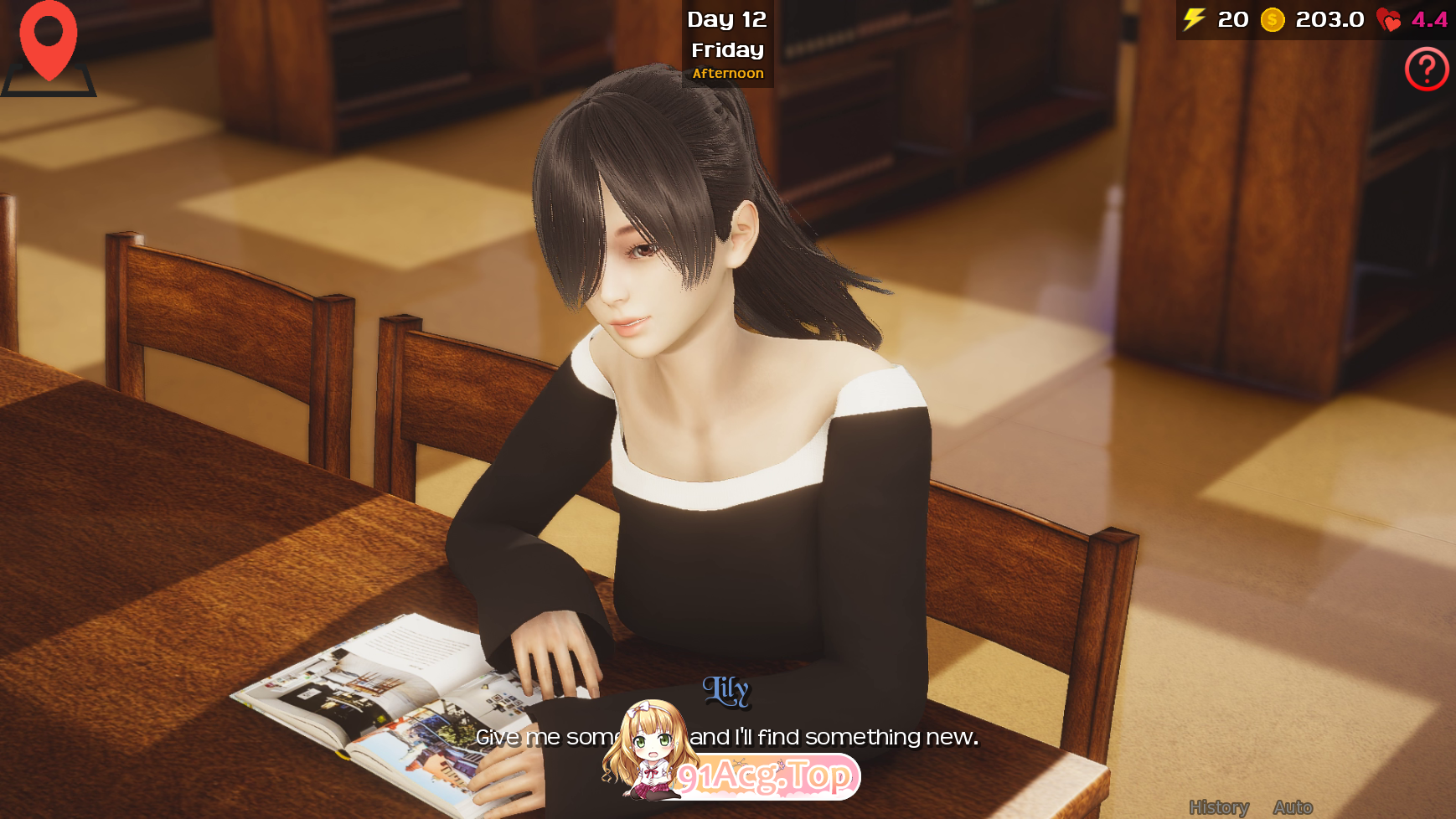The image size is (1456, 819).
Task: Open the Afternoon time-of-day display
Action: [x=727, y=73]
